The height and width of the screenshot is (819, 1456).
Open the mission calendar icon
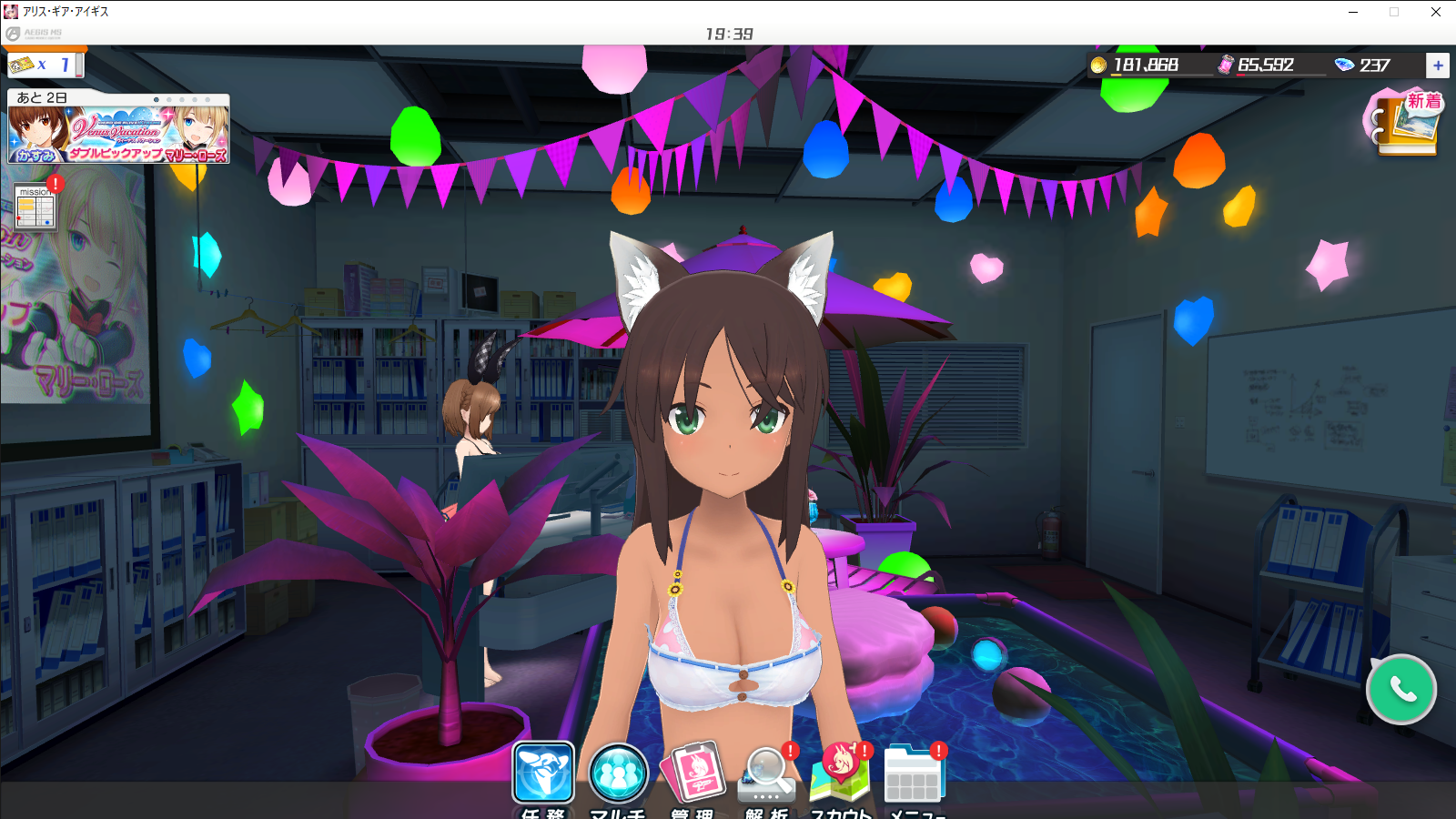point(36,208)
